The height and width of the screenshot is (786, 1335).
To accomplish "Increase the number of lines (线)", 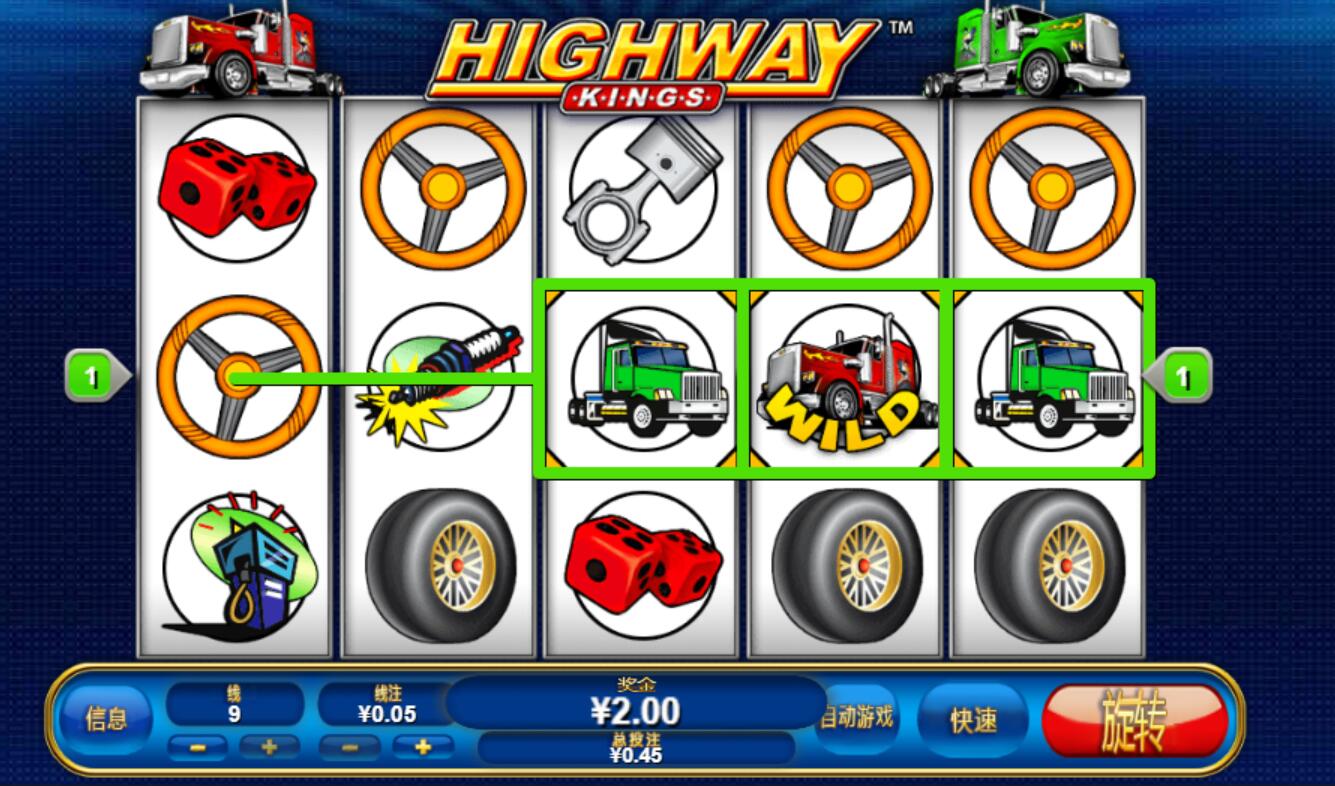I will [x=268, y=746].
